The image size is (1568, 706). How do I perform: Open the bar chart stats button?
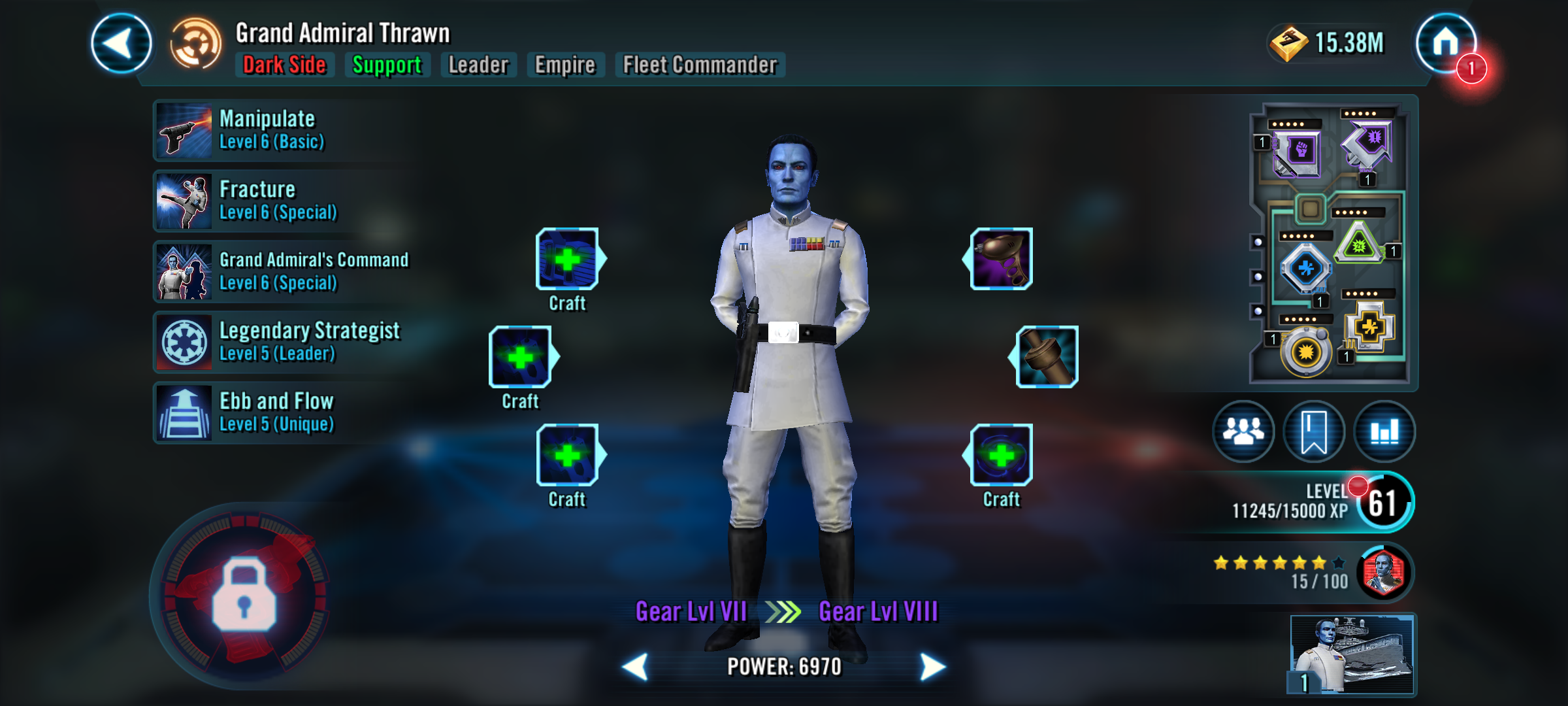pyautogui.click(x=1384, y=431)
